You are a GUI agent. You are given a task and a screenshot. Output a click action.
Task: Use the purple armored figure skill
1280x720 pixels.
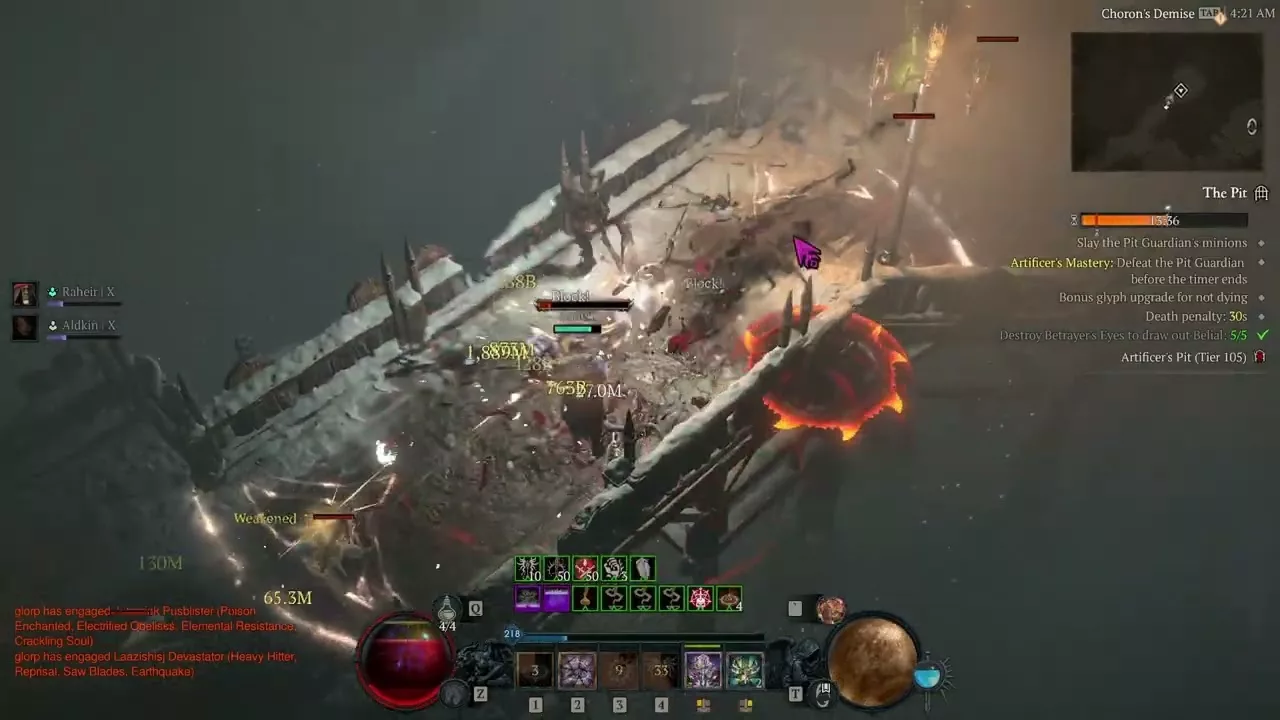[x=703, y=670]
